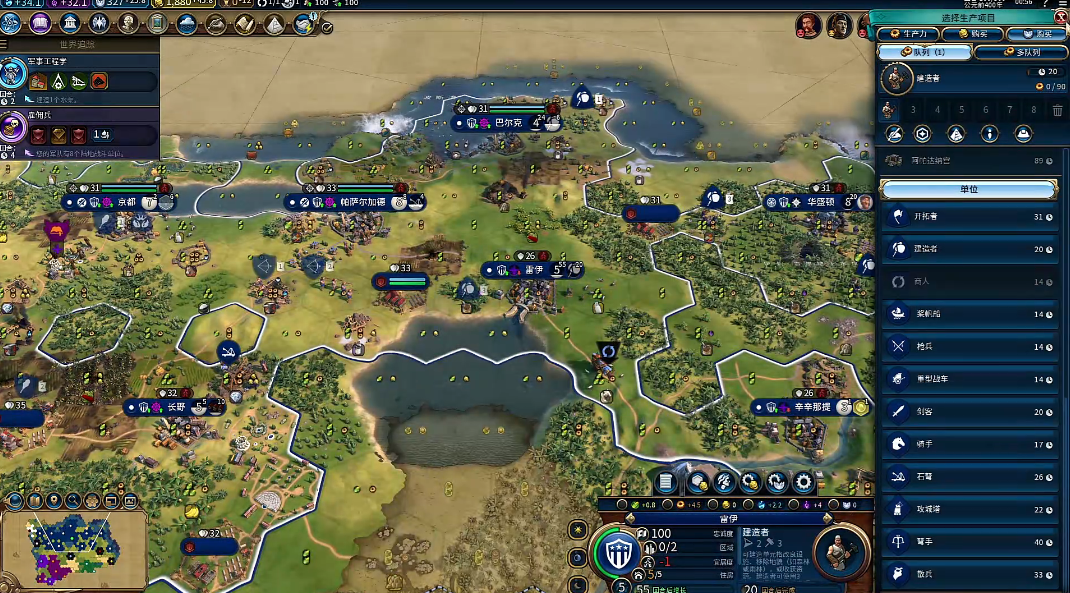Switch to the 多队列 multi-queue tab
Viewport: 1070px width, 593px height.
1019,52
